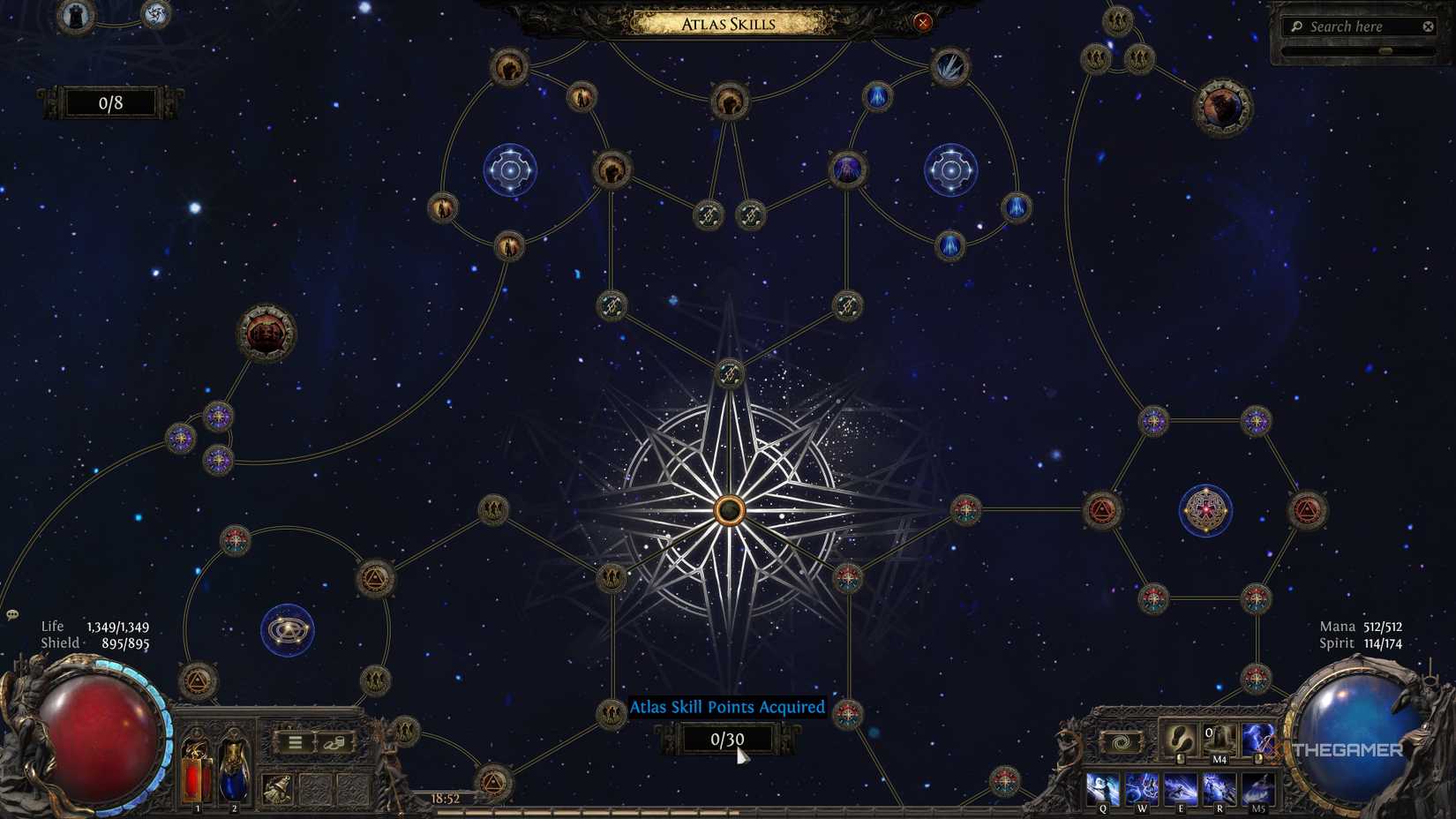Viewport: 1456px width, 819px height.
Task: Expand the top-left tower watchstone node
Action: point(73,15)
